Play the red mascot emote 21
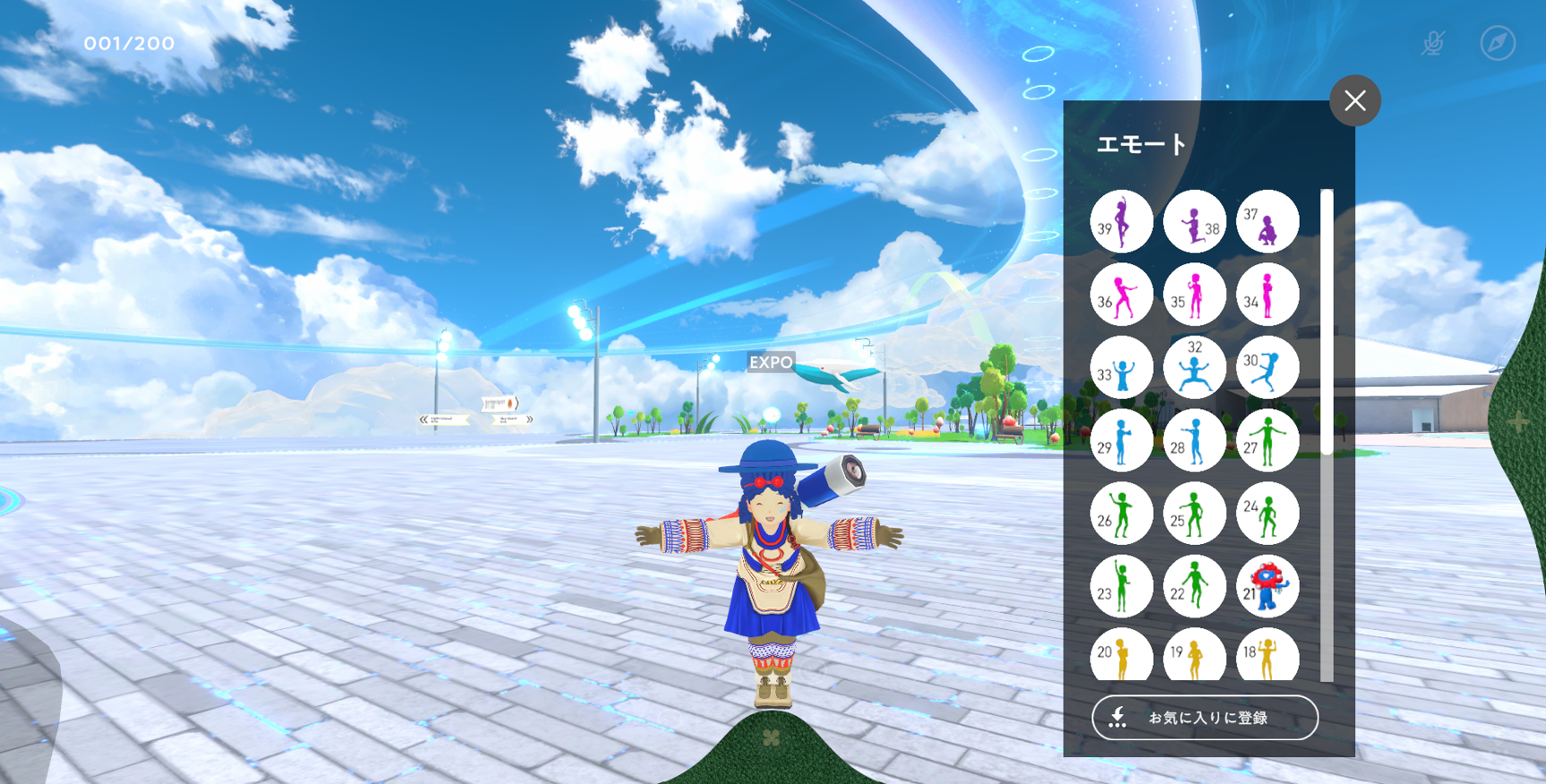The image size is (1546, 784). pyautogui.click(x=1267, y=586)
